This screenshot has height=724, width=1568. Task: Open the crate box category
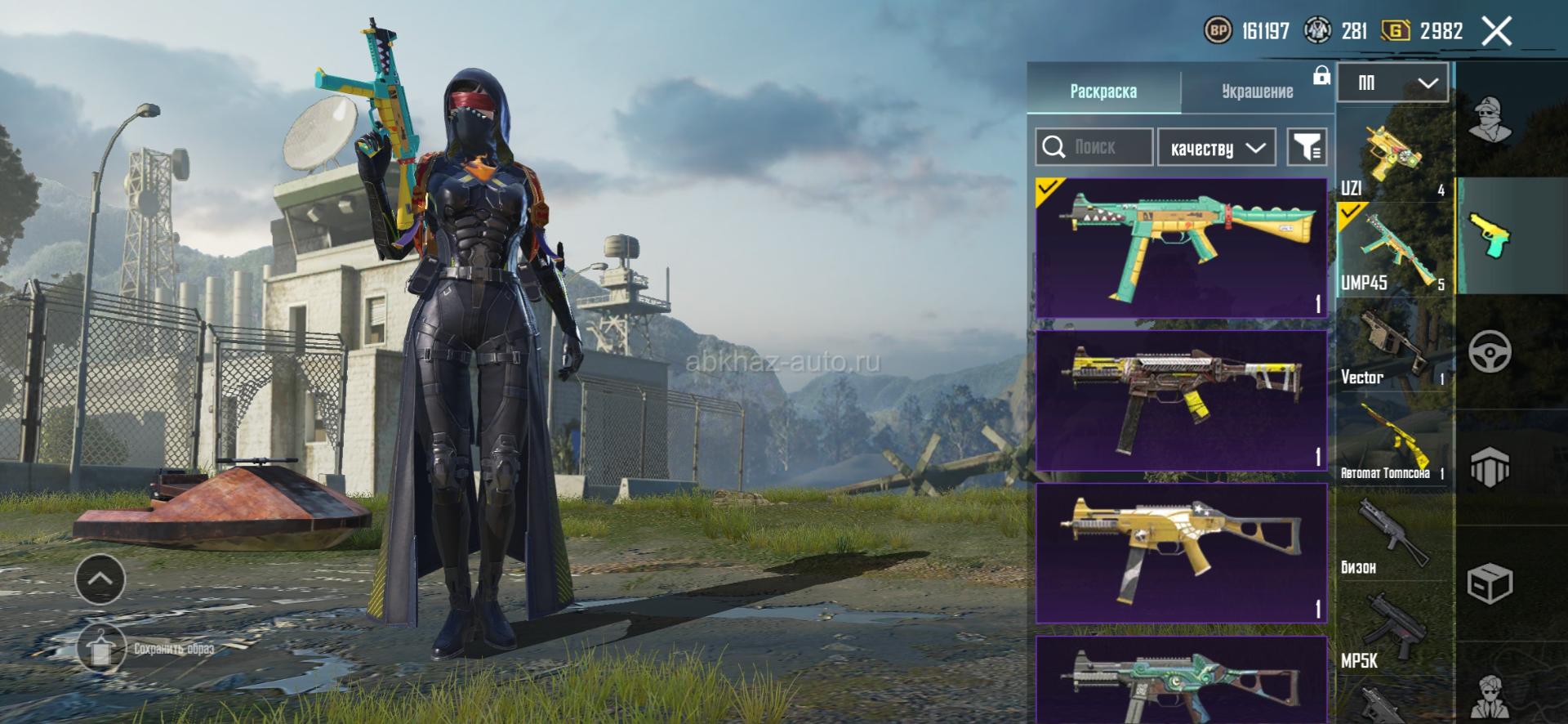(1490, 583)
